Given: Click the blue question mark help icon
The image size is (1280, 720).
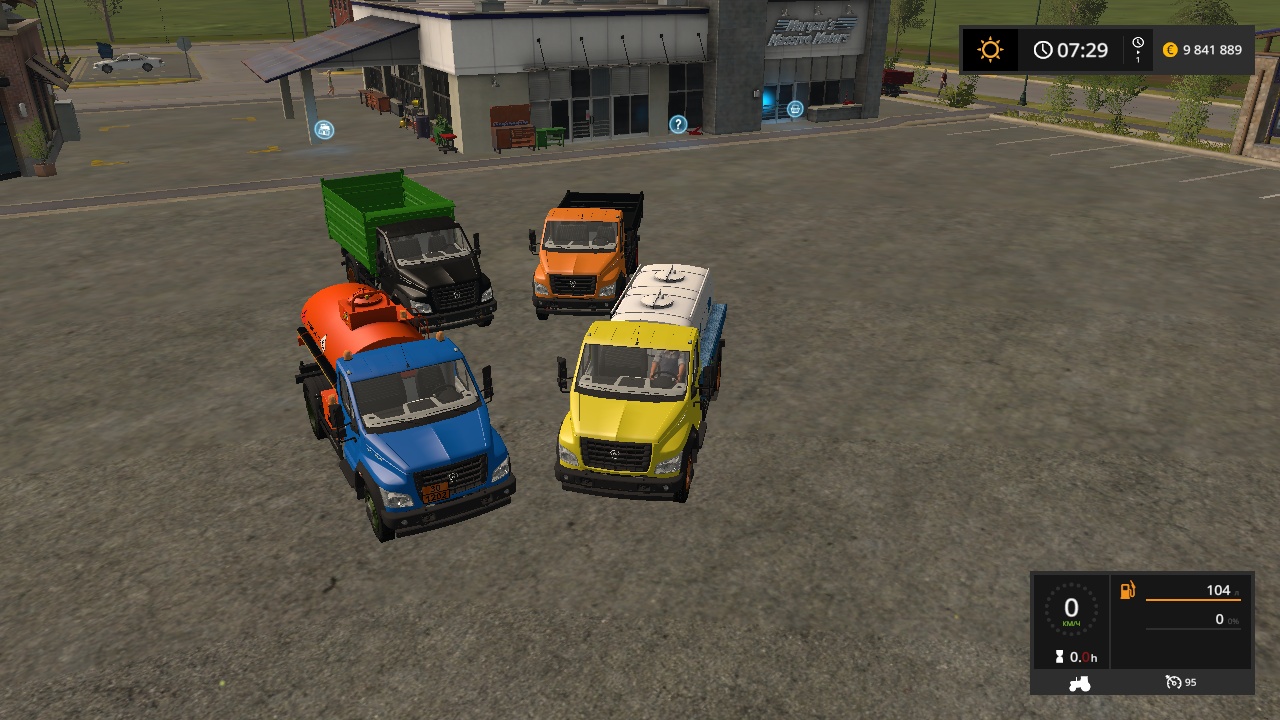Looking at the screenshot, I should click(678, 123).
